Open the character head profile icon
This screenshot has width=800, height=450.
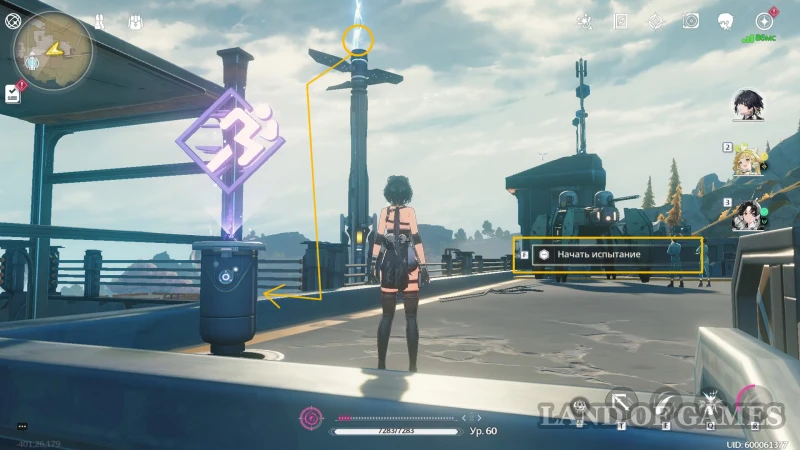(726, 21)
